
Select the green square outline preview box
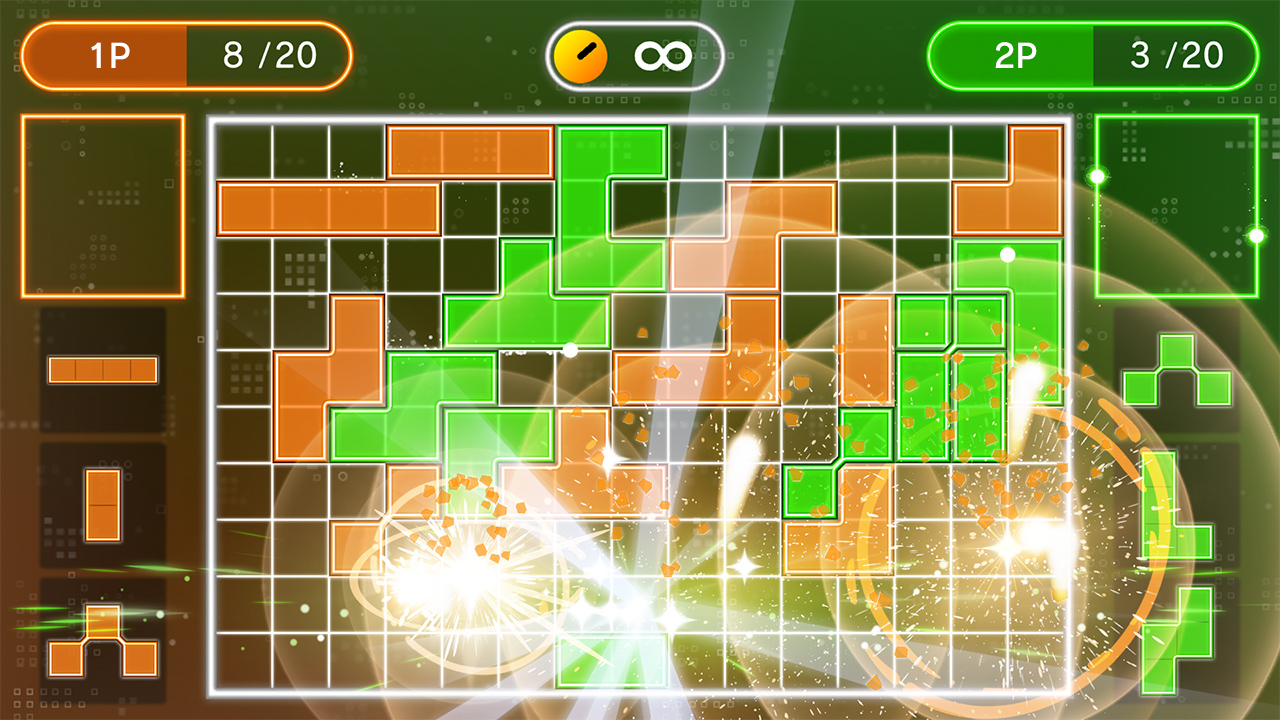point(1177,205)
